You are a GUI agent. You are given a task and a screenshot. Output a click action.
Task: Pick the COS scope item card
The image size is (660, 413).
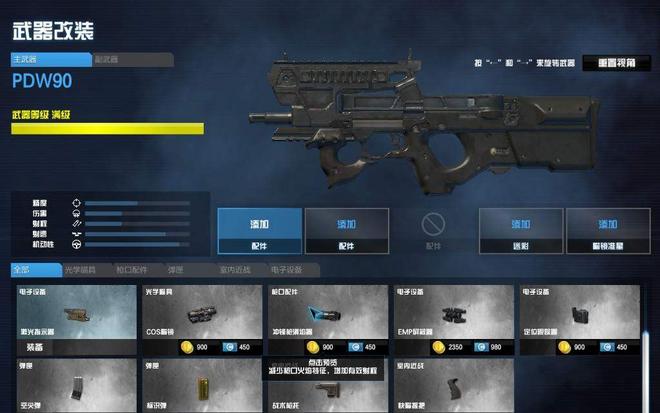tap(201, 314)
